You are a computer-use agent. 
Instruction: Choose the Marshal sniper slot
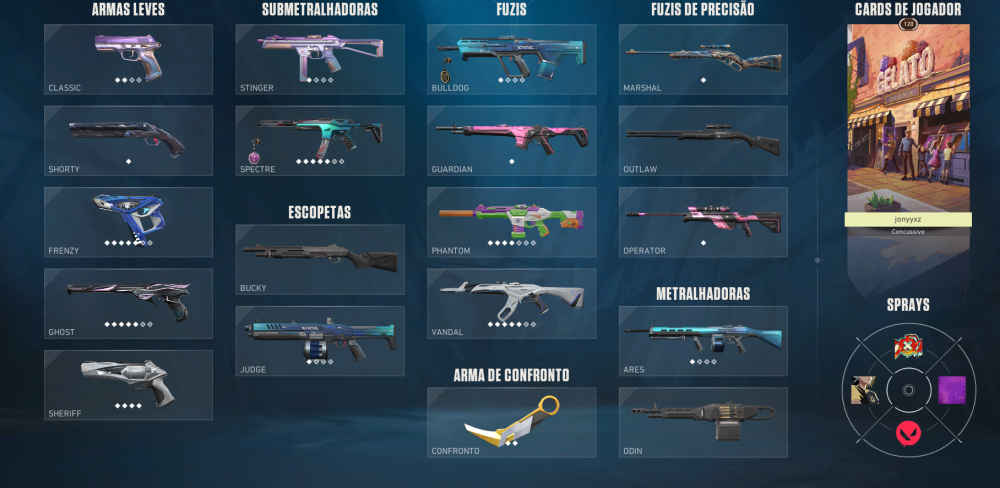click(x=703, y=59)
